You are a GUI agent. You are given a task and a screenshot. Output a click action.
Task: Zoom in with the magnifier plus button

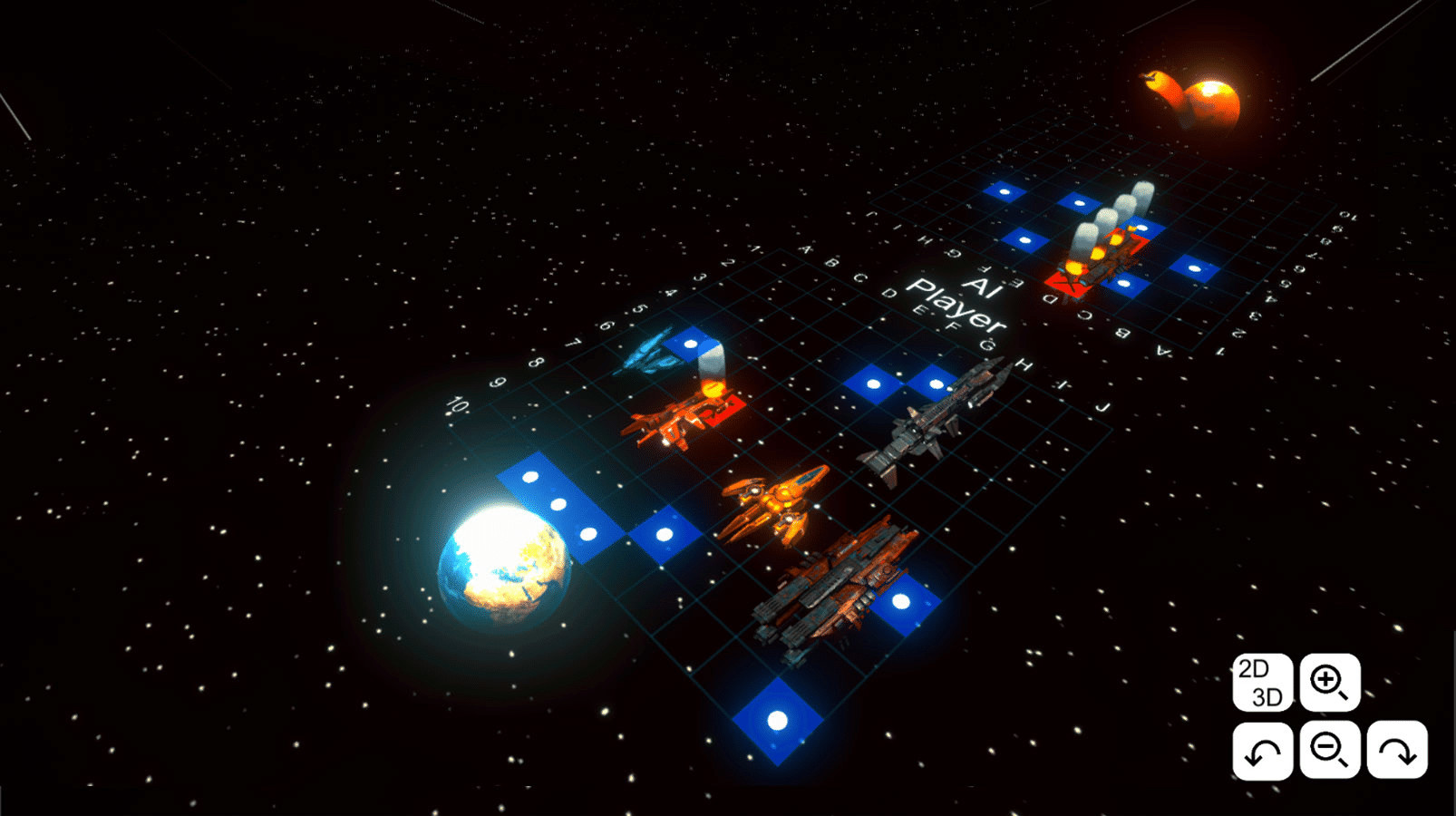[x=1329, y=682]
